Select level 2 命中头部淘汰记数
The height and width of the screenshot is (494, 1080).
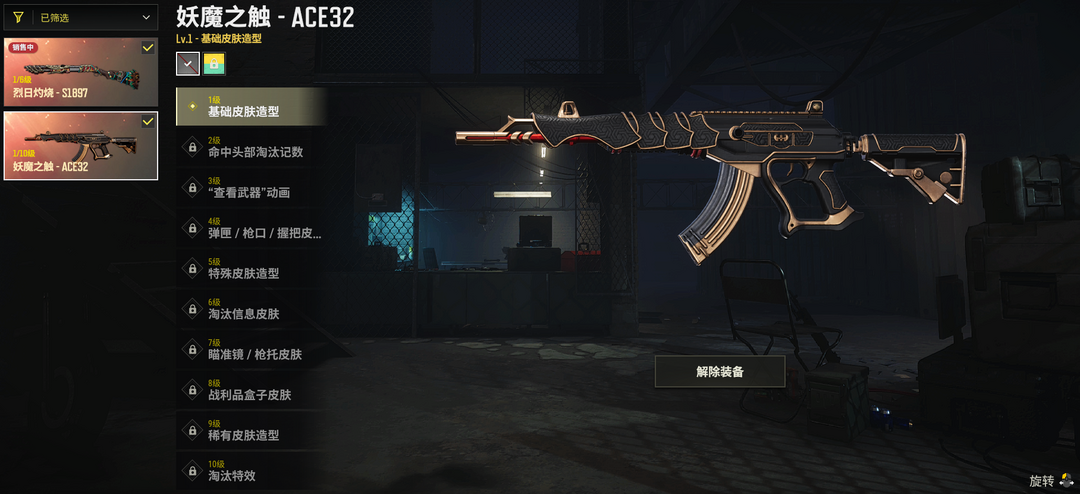click(x=251, y=147)
